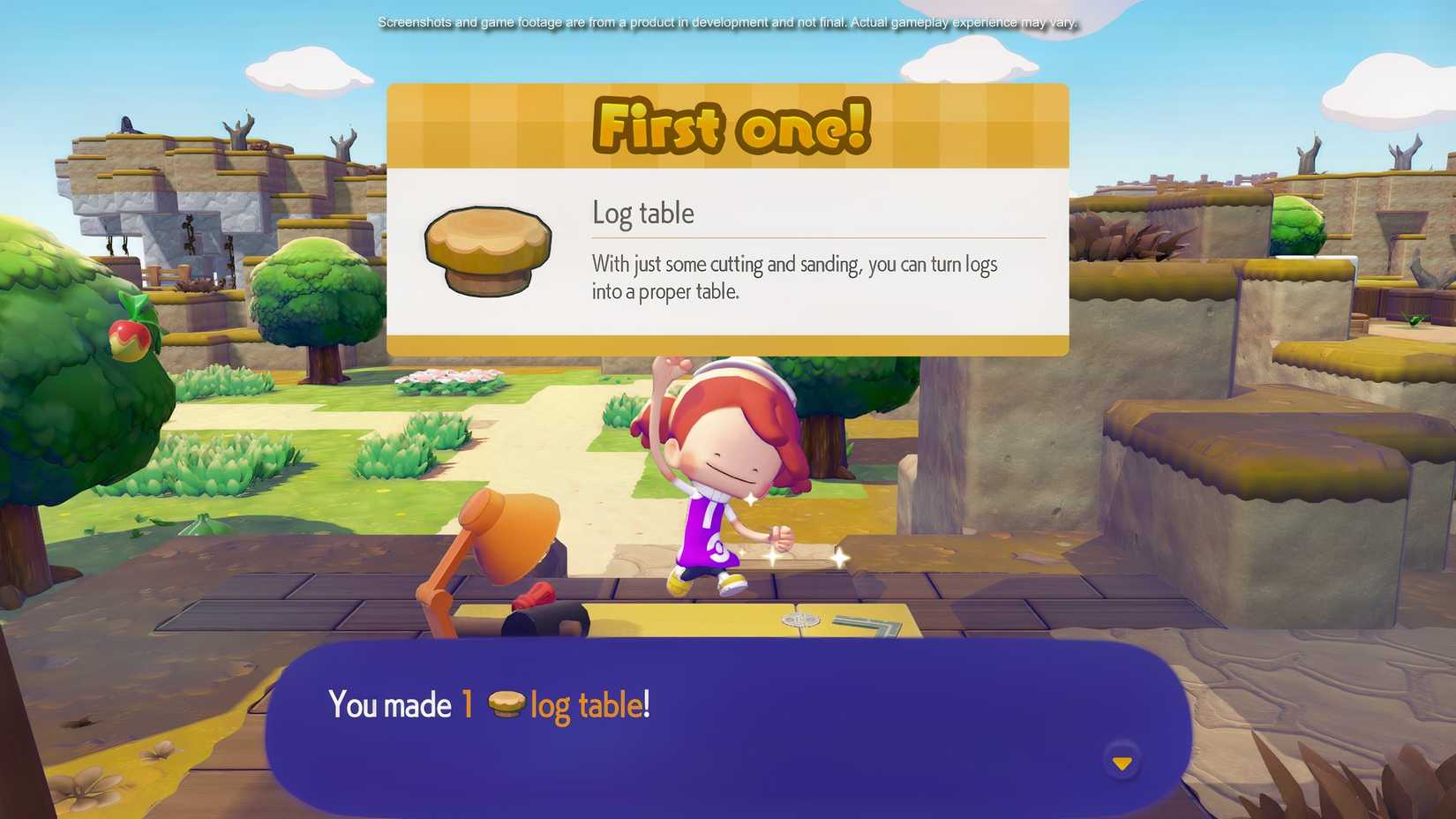Select the Log table heading in the popup
The height and width of the screenshot is (819, 1456).
(x=643, y=213)
